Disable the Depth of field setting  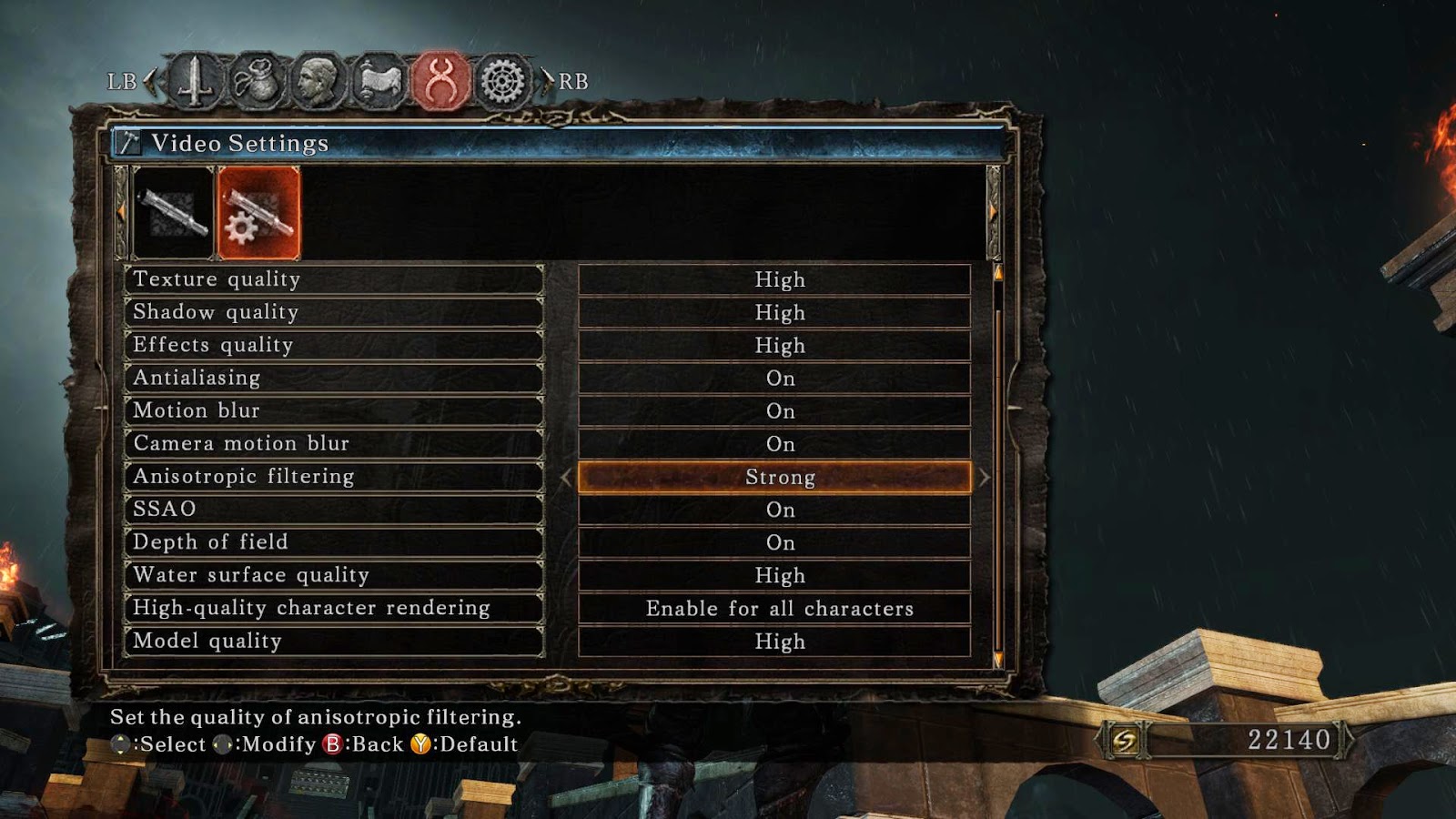778,541
